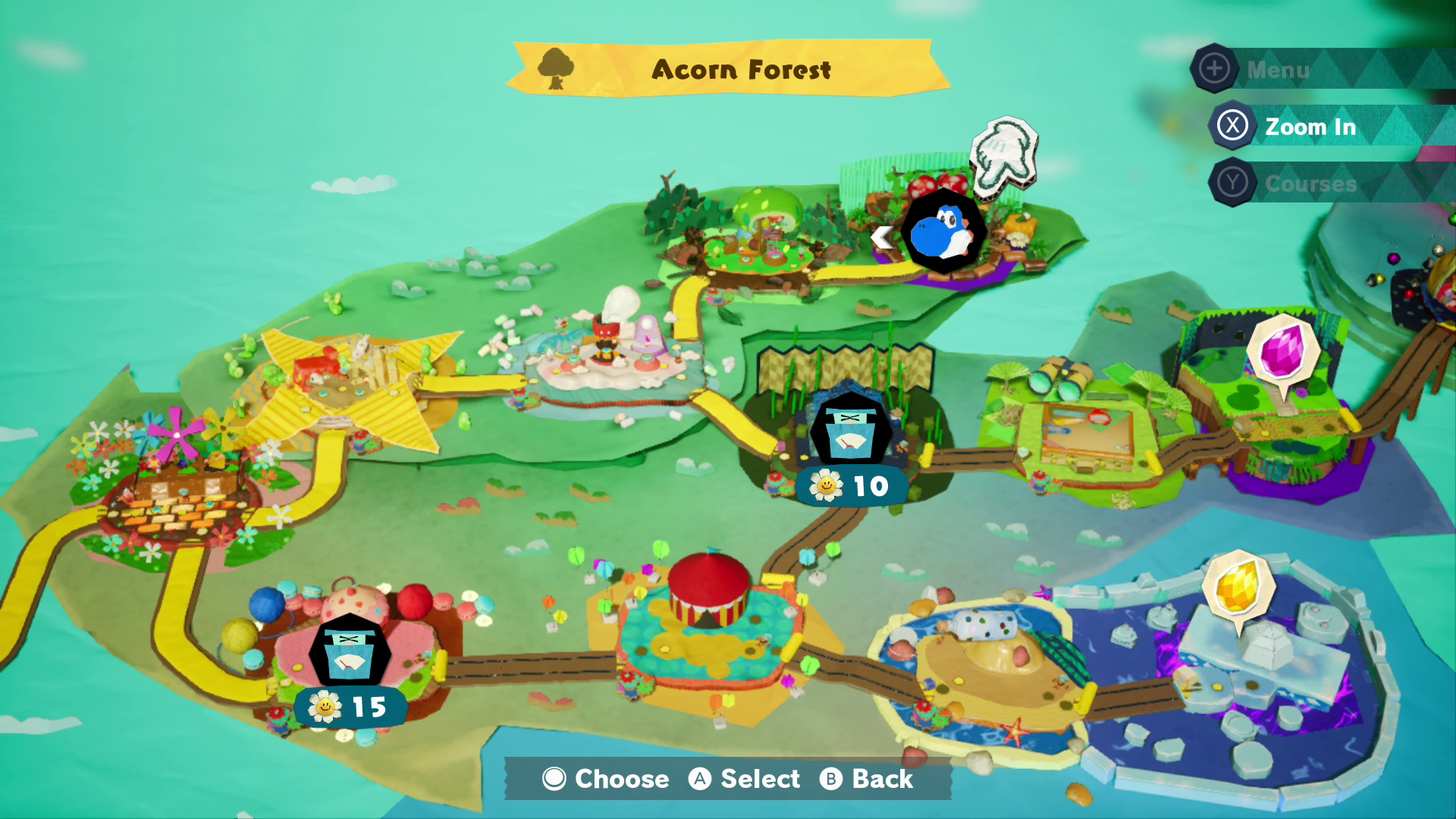
Task: Open the Menu button
Action: (x=1278, y=70)
